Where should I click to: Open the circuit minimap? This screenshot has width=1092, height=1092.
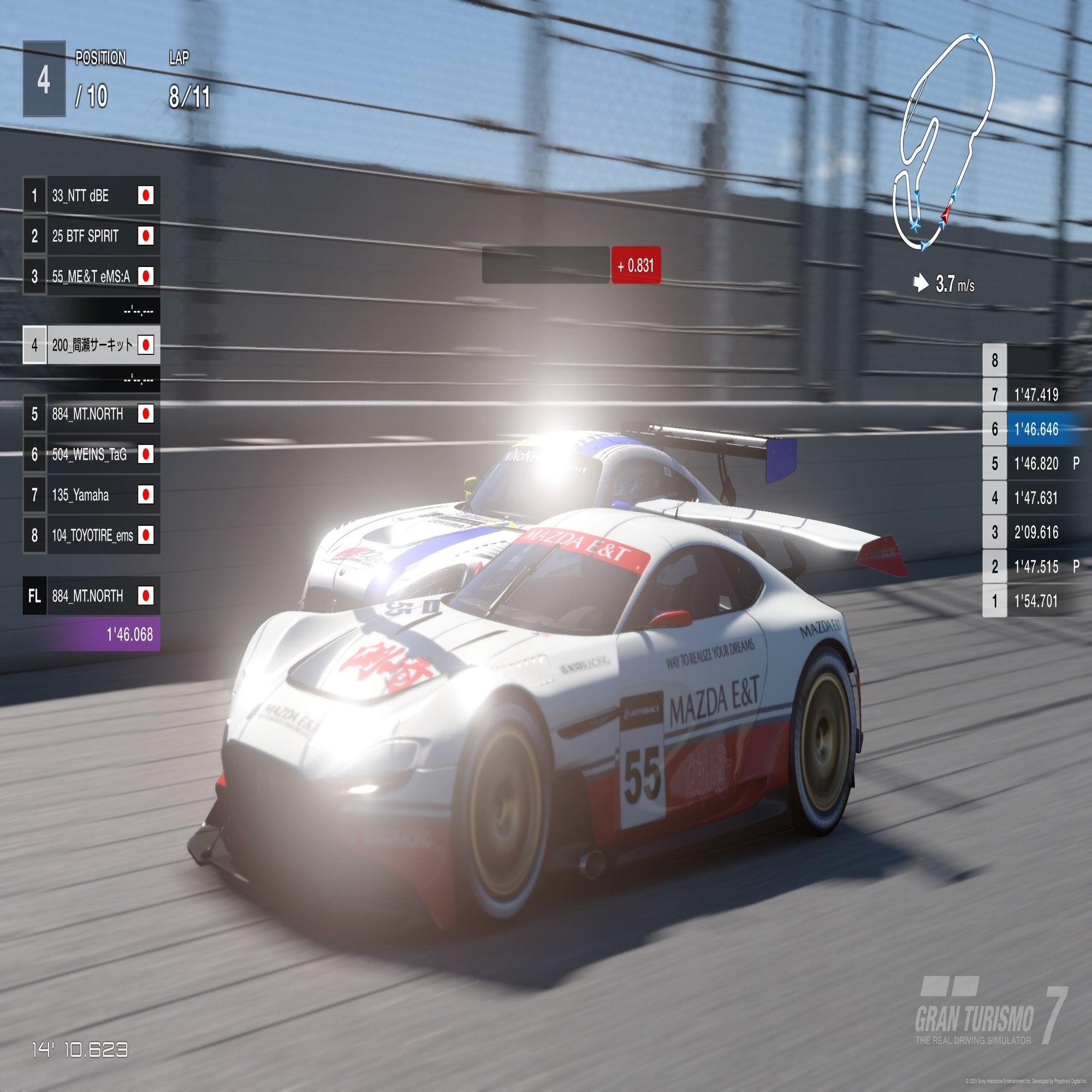point(943,141)
